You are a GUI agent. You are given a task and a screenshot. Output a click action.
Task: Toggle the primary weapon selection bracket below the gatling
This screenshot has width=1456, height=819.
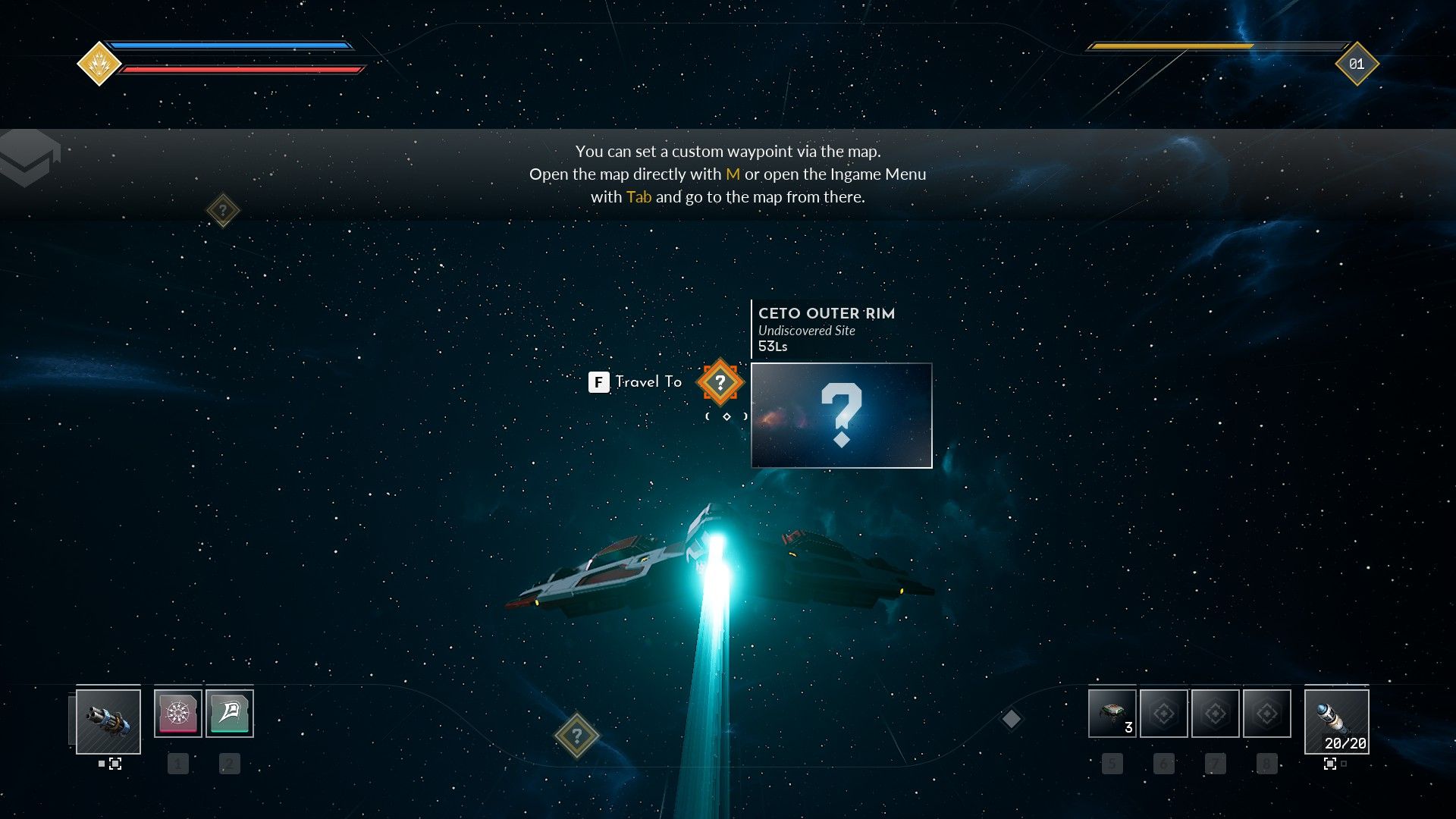pos(115,764)
